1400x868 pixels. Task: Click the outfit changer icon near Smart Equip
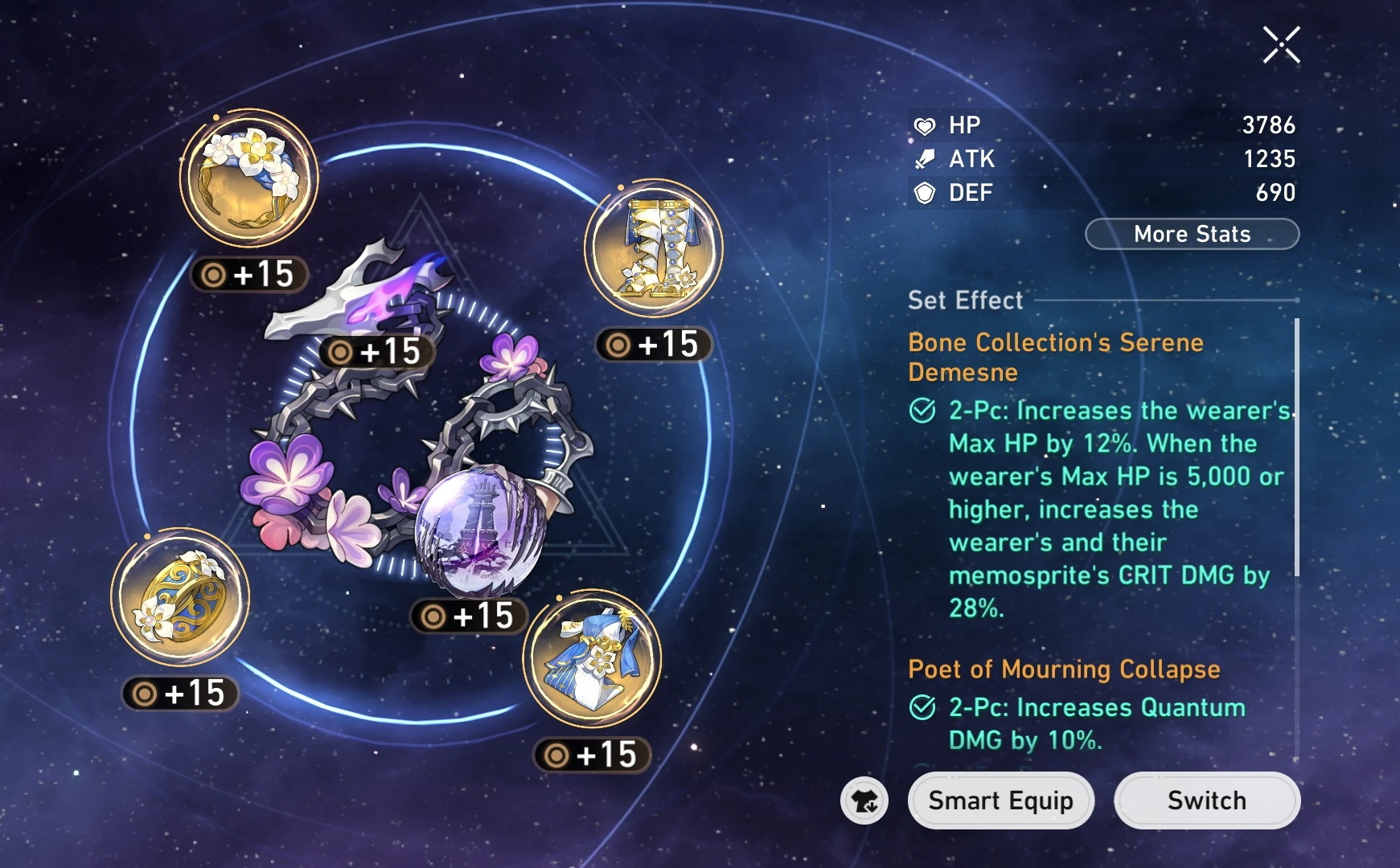(864, 800)
